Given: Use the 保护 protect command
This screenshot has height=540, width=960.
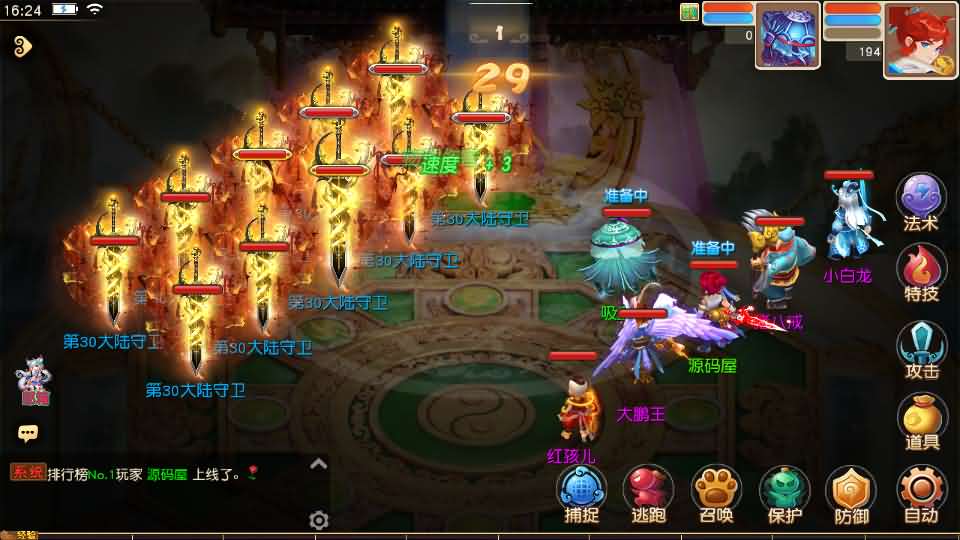Looking at the screenshot, I should pos(785,494).
